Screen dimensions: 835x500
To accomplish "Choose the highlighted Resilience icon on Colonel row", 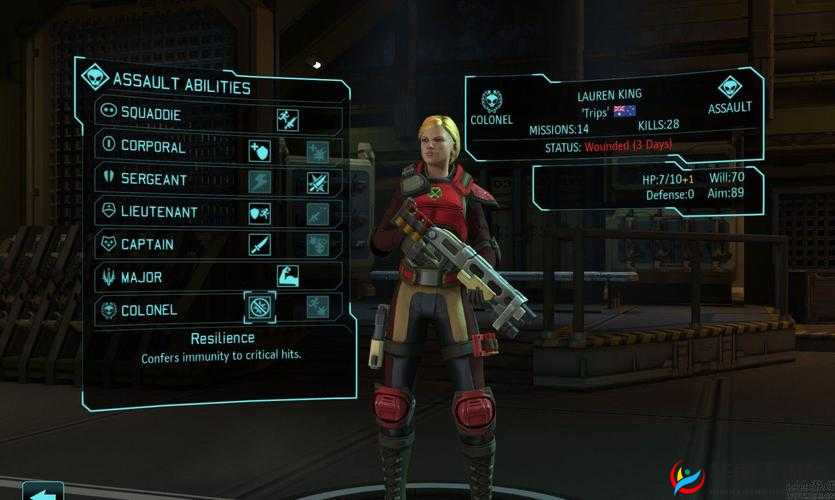I will tap(259, 307).
